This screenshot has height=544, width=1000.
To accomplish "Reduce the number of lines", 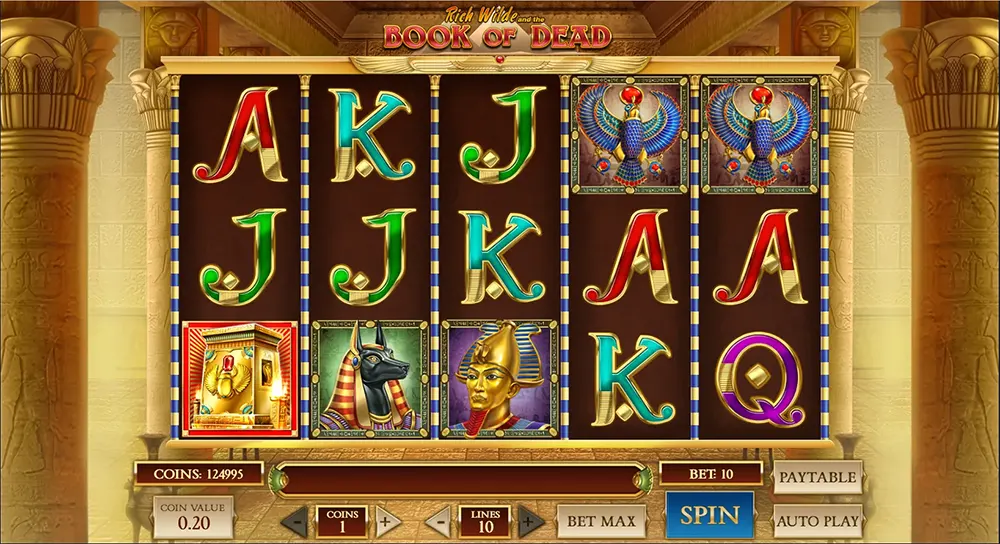I will click(x=438, y=521).
